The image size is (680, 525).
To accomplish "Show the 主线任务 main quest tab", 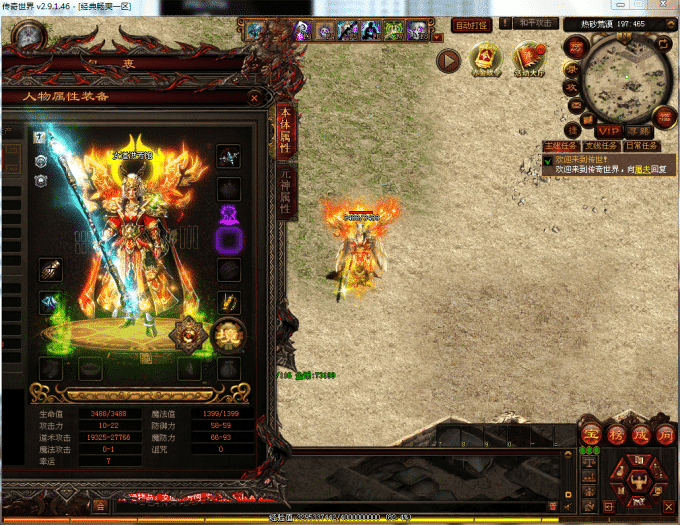I will 560,146.
